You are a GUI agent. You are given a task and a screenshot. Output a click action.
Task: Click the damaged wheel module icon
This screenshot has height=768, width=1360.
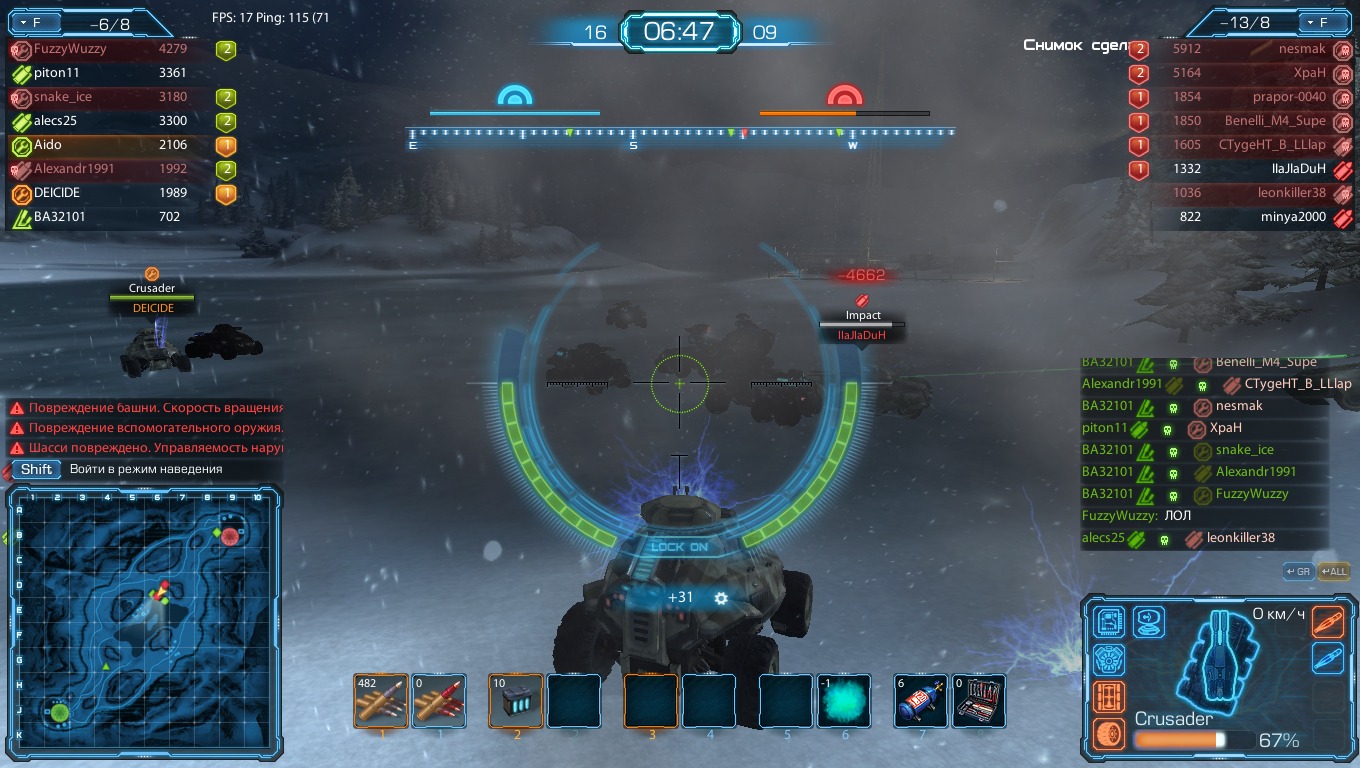[1108, 734]
